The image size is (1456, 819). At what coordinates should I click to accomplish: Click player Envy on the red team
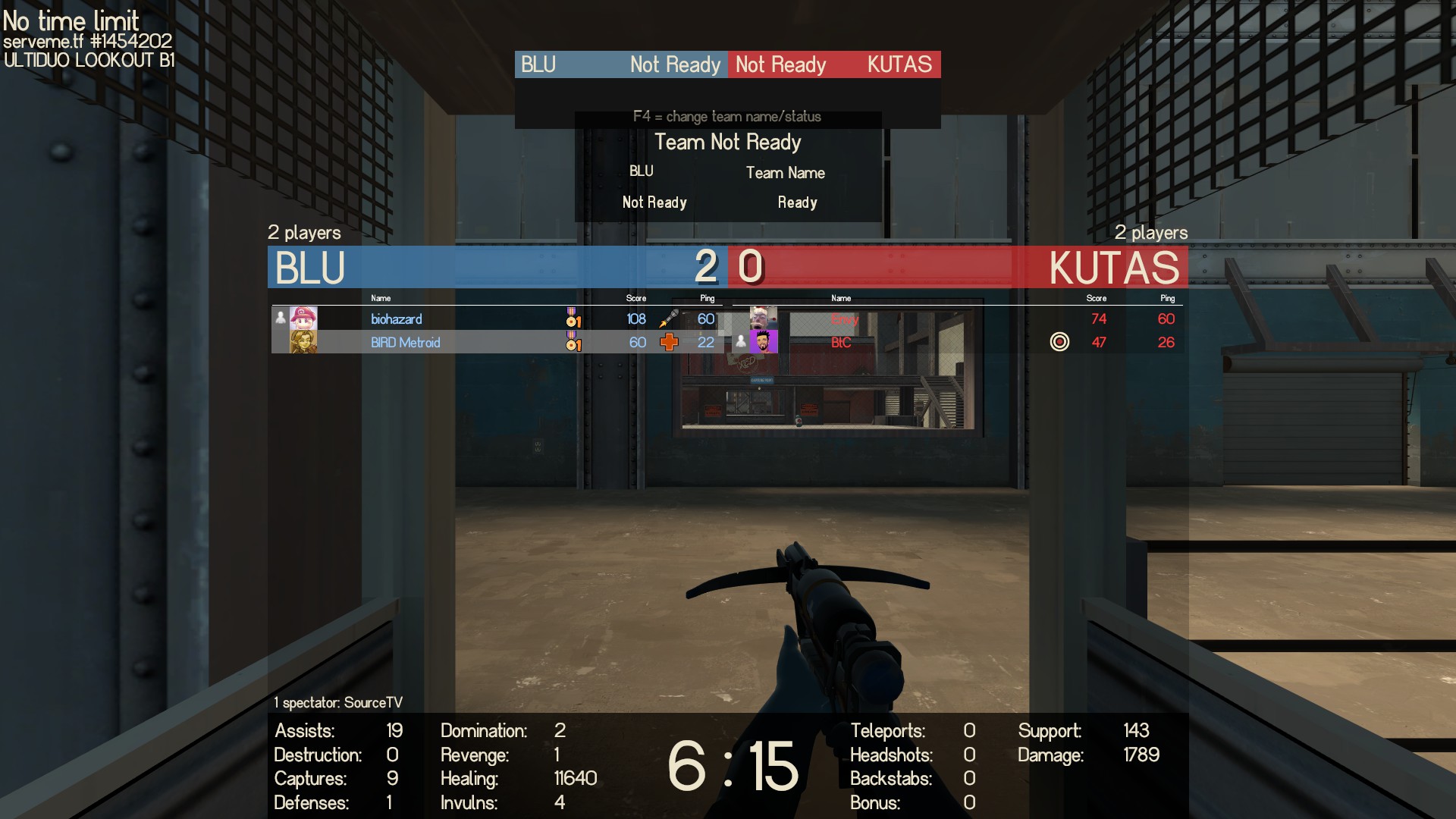tap(844, 319)
